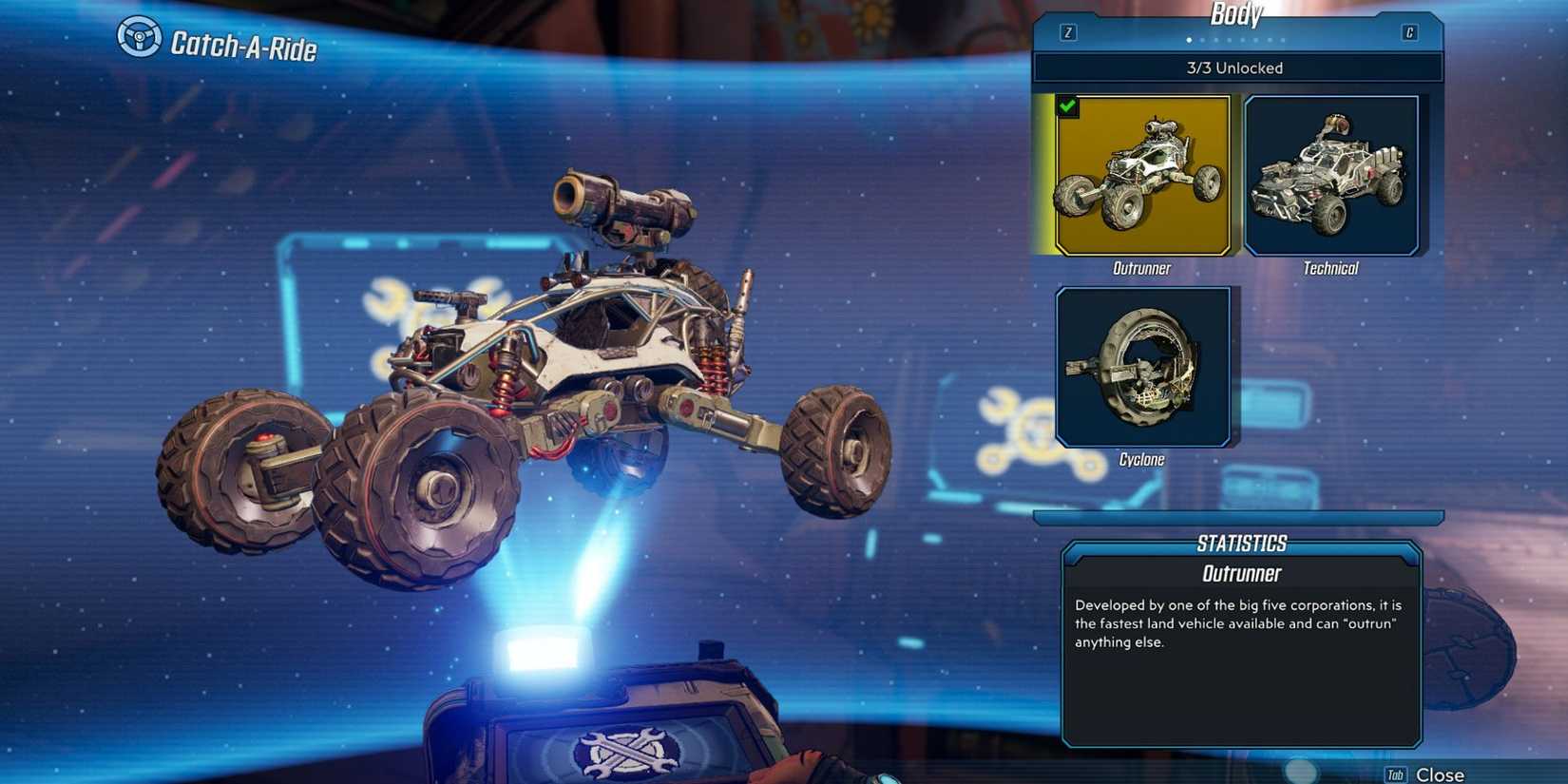Switch to the Body category tab
1568x784 pixels.
coord(1234,13)
